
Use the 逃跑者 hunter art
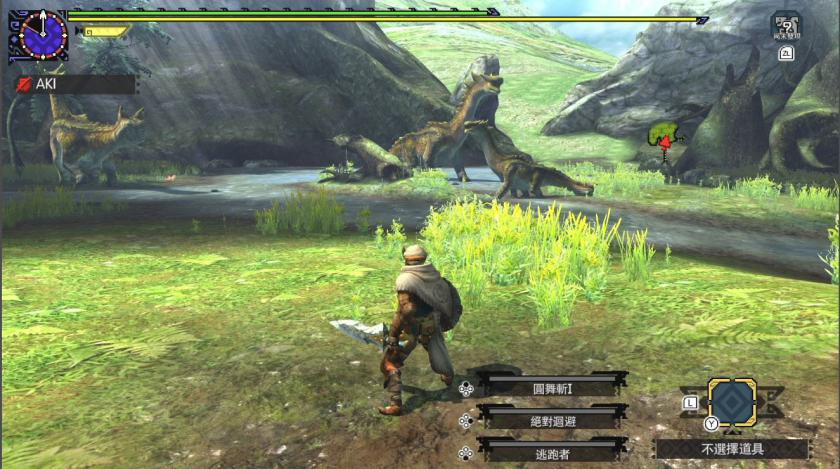click(552, 451)
